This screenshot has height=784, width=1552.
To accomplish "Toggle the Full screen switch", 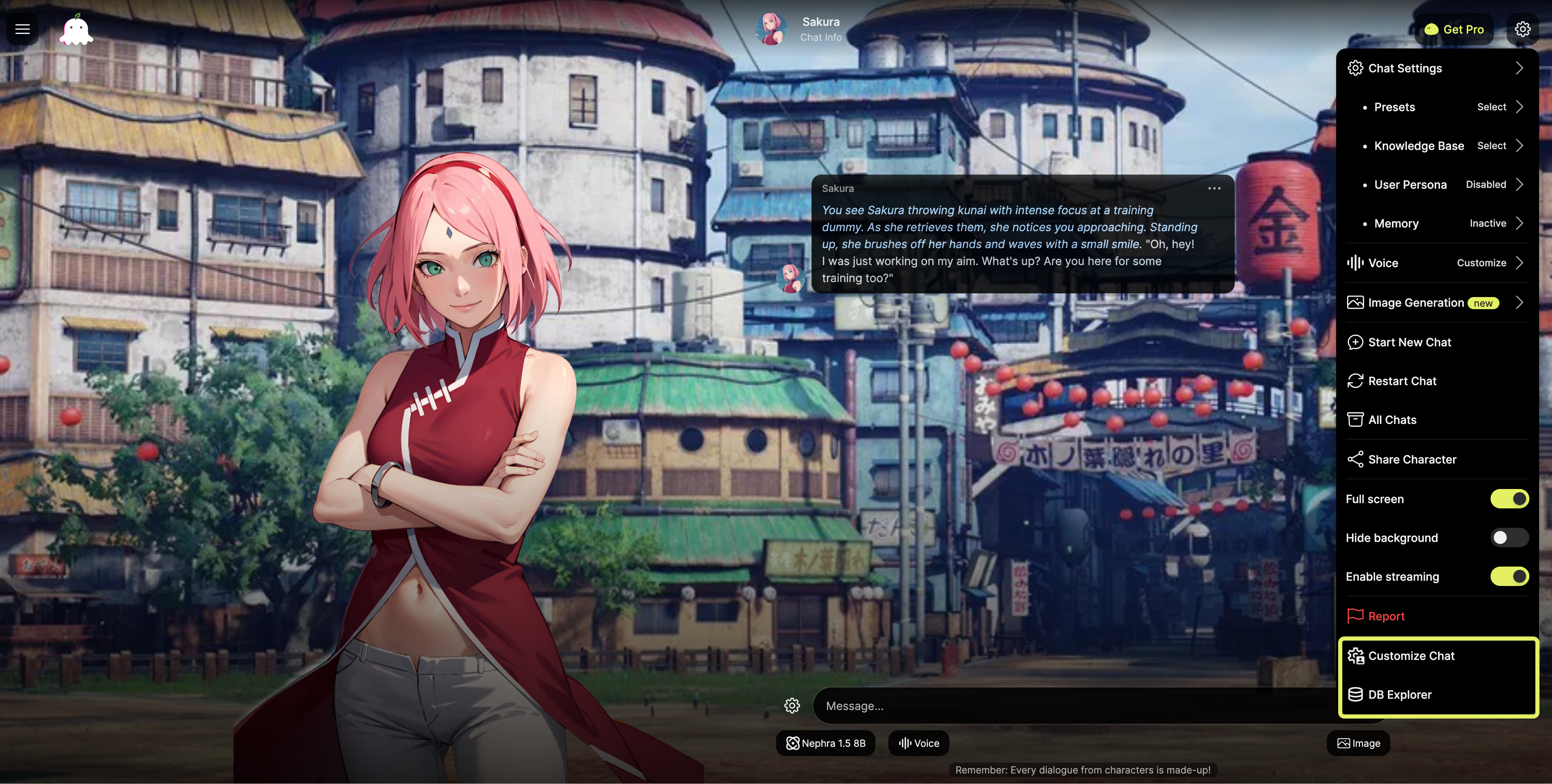I will (1509, 499).
